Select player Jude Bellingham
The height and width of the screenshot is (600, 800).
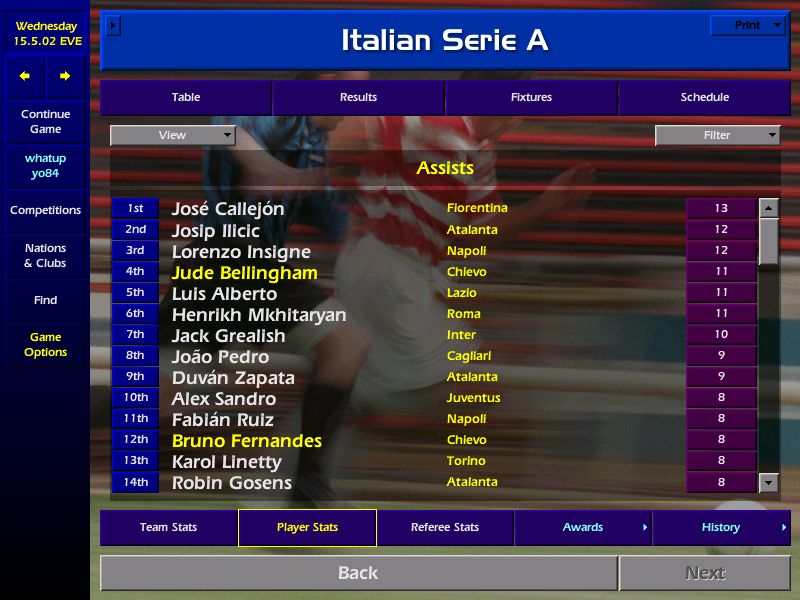245,273
